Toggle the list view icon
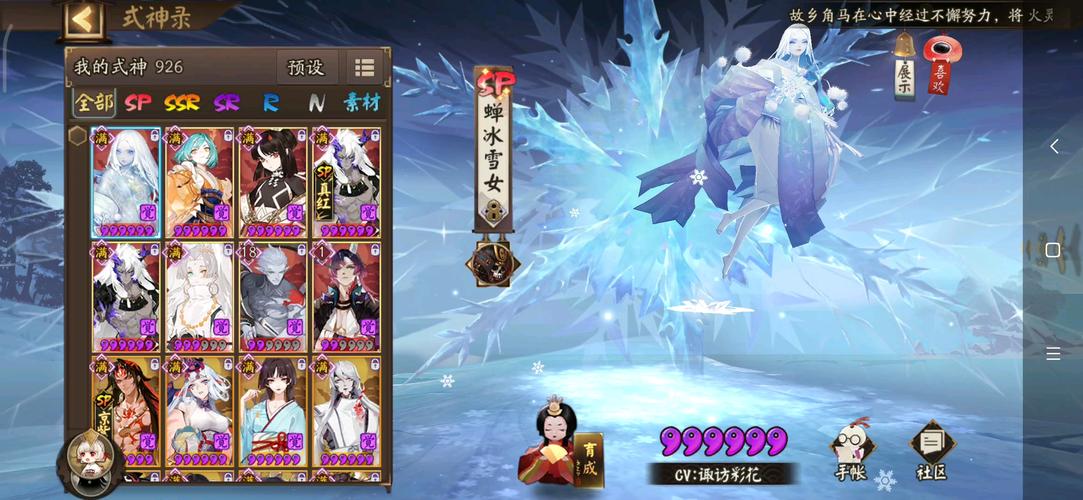The width and height of the screenshot is (1083, 500). pos(364,68)
